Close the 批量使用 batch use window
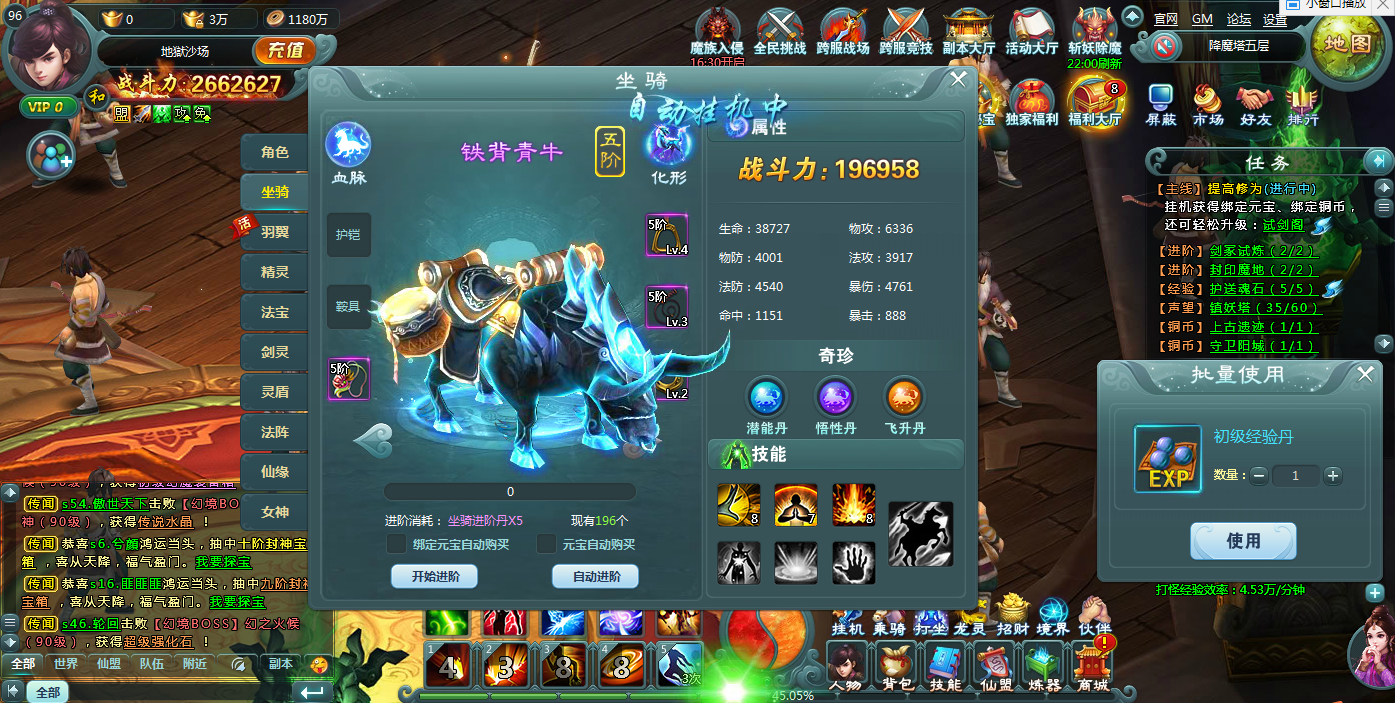This screenshot has width=1395, height=703. pos(1366,374)
